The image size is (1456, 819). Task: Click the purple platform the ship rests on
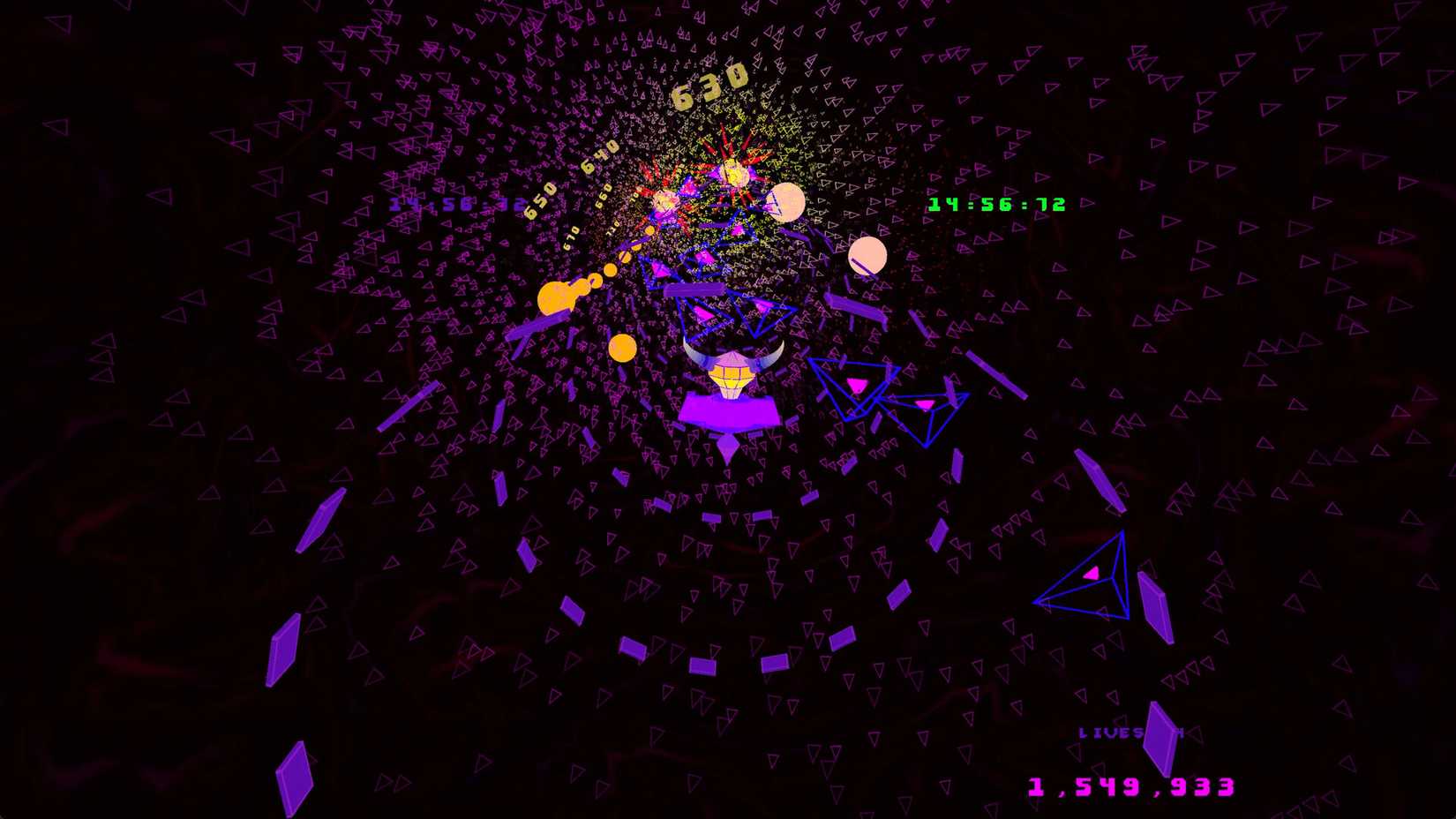(x=729, y=410)
